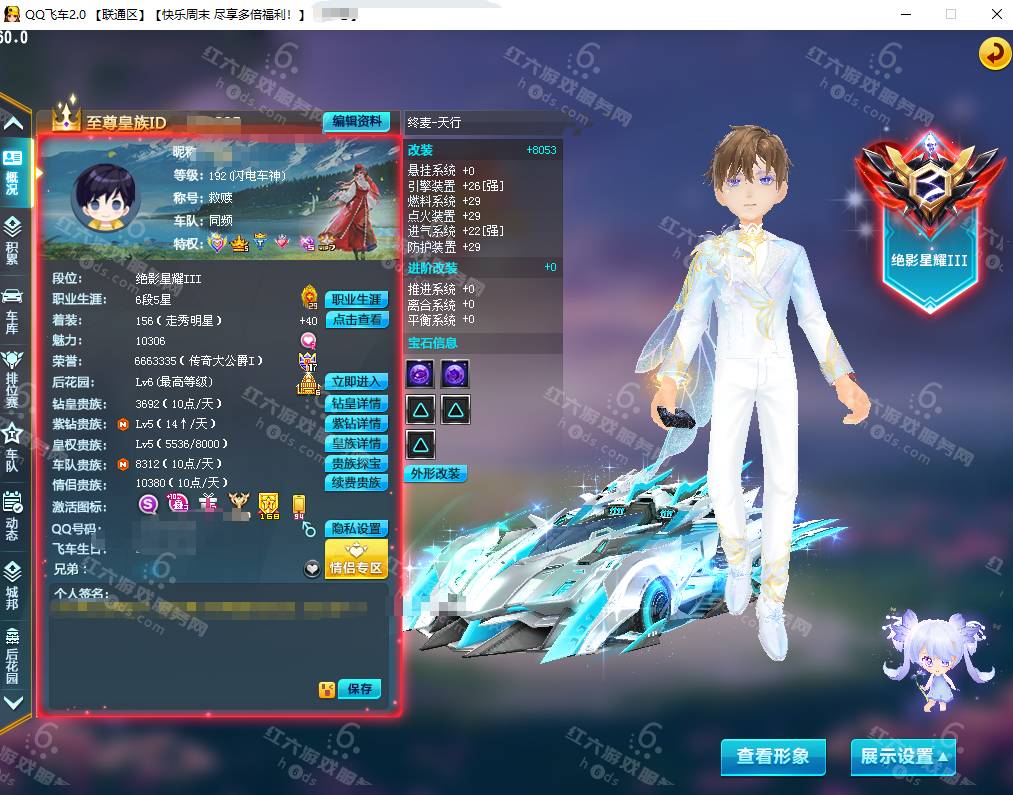Enter the garden with 立即进入
This screenshot has width=1013, height=795.
(x=357, y=382)
